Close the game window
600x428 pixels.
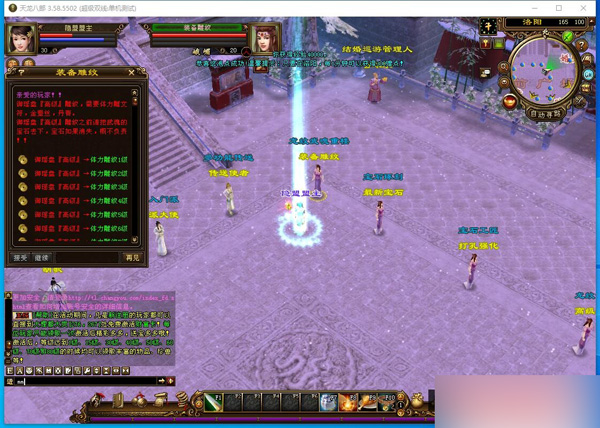point(585,8)
